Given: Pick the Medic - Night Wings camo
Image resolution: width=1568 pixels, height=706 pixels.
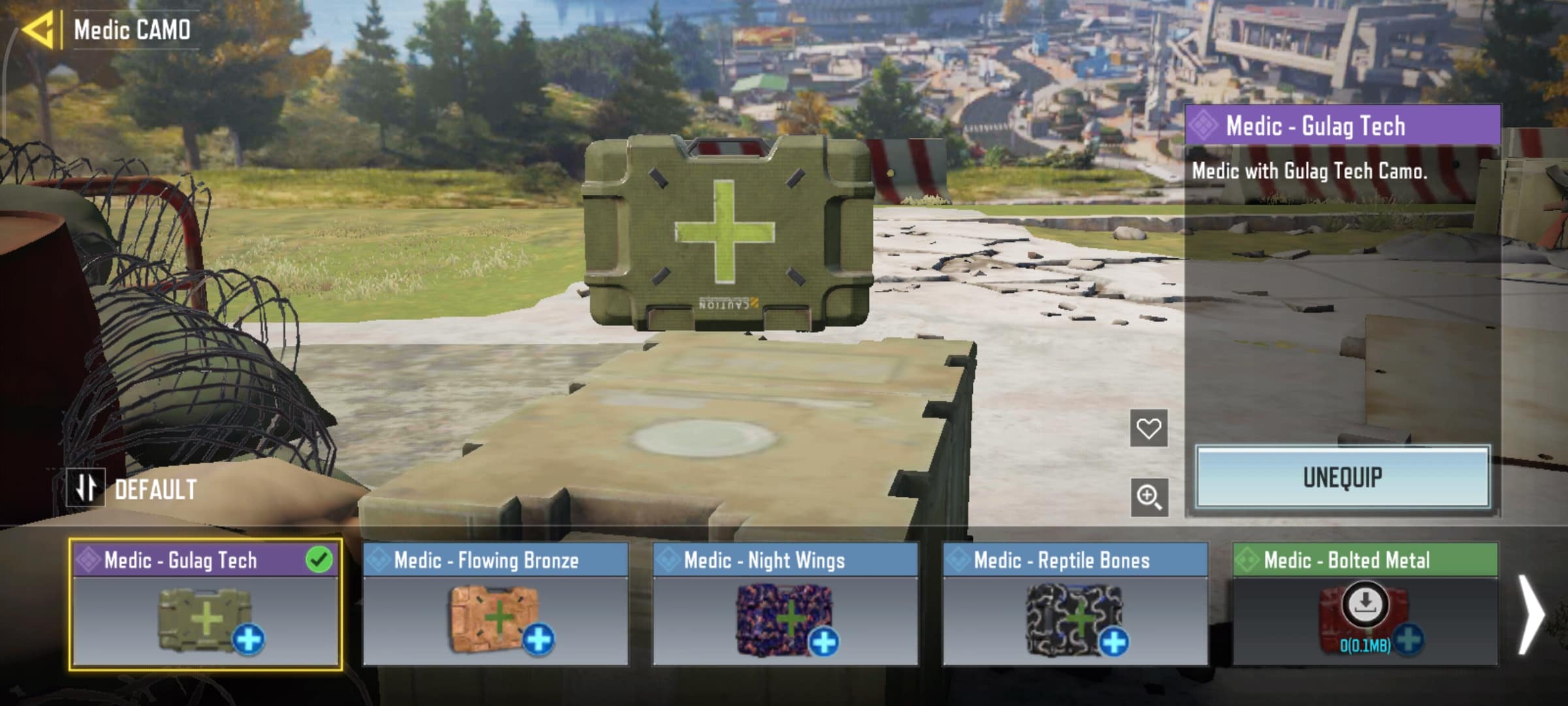Looking at the screenshot, I should 785,605.
